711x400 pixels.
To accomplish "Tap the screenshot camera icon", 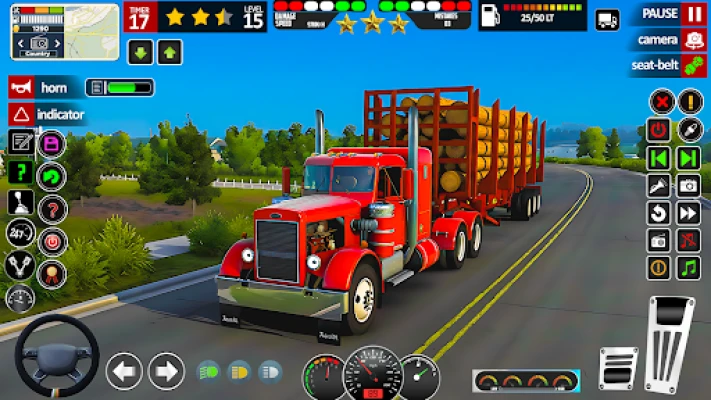I will point(688,185).
